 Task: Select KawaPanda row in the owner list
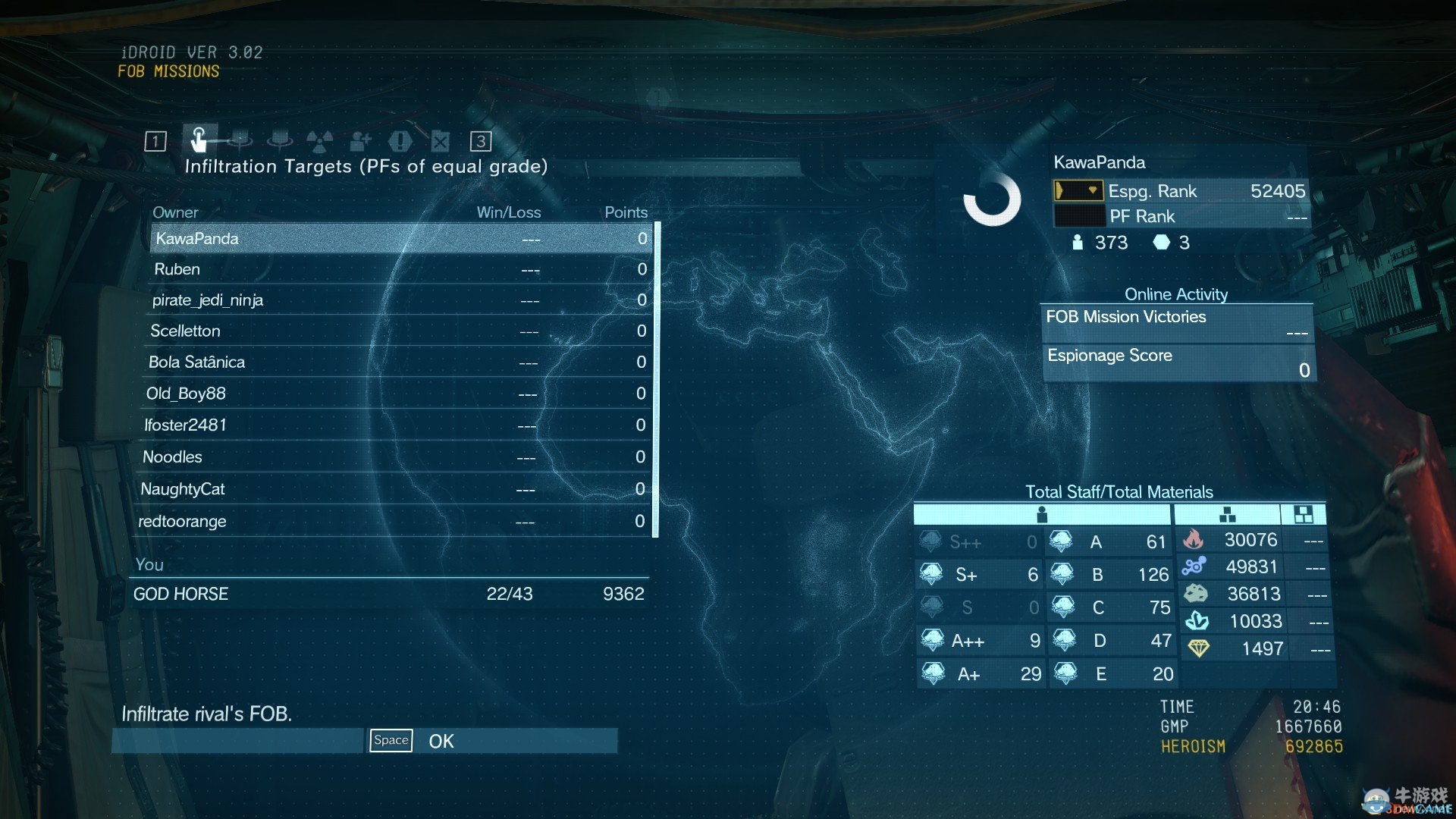coord(400,238)
